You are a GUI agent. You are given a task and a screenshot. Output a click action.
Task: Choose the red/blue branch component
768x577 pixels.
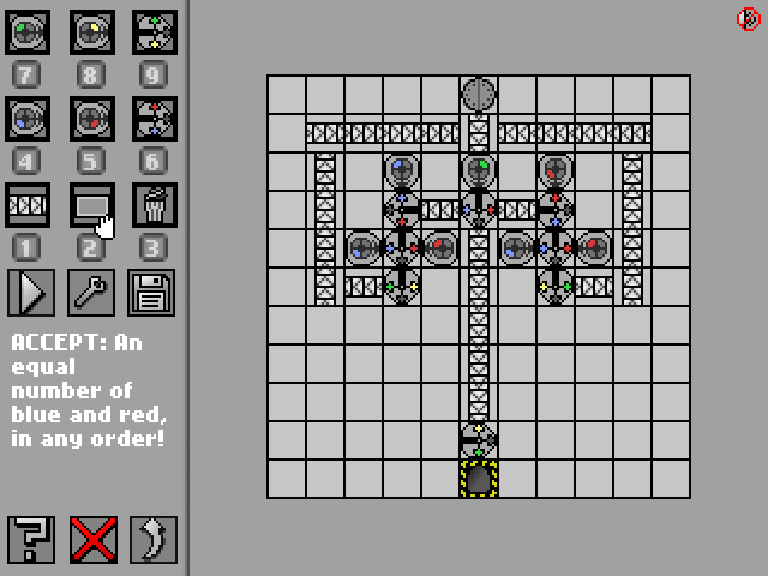pyautogui.click(x=154, y=118)
